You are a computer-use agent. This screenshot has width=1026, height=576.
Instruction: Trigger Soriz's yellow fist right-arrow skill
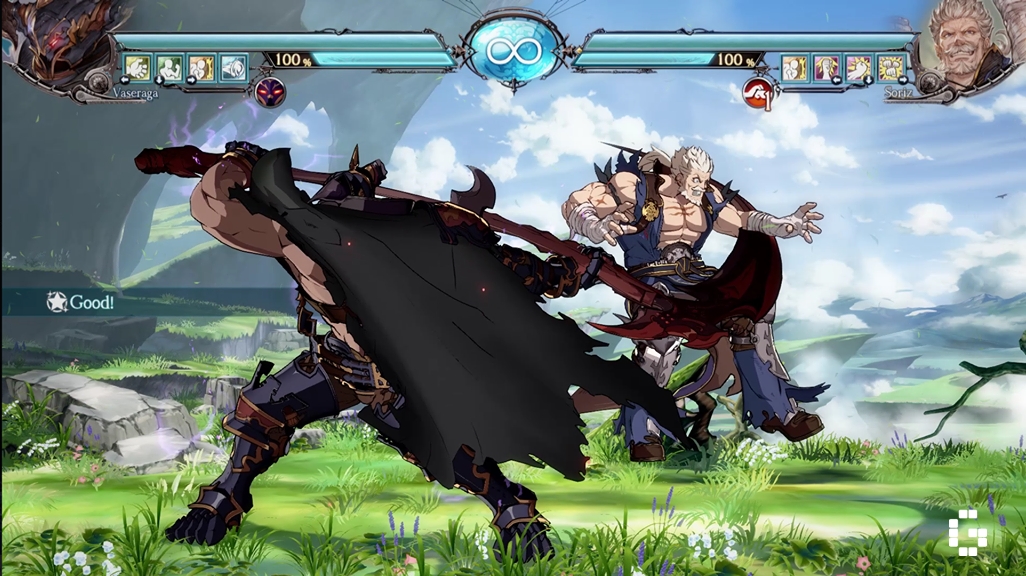tap(890, 67)
